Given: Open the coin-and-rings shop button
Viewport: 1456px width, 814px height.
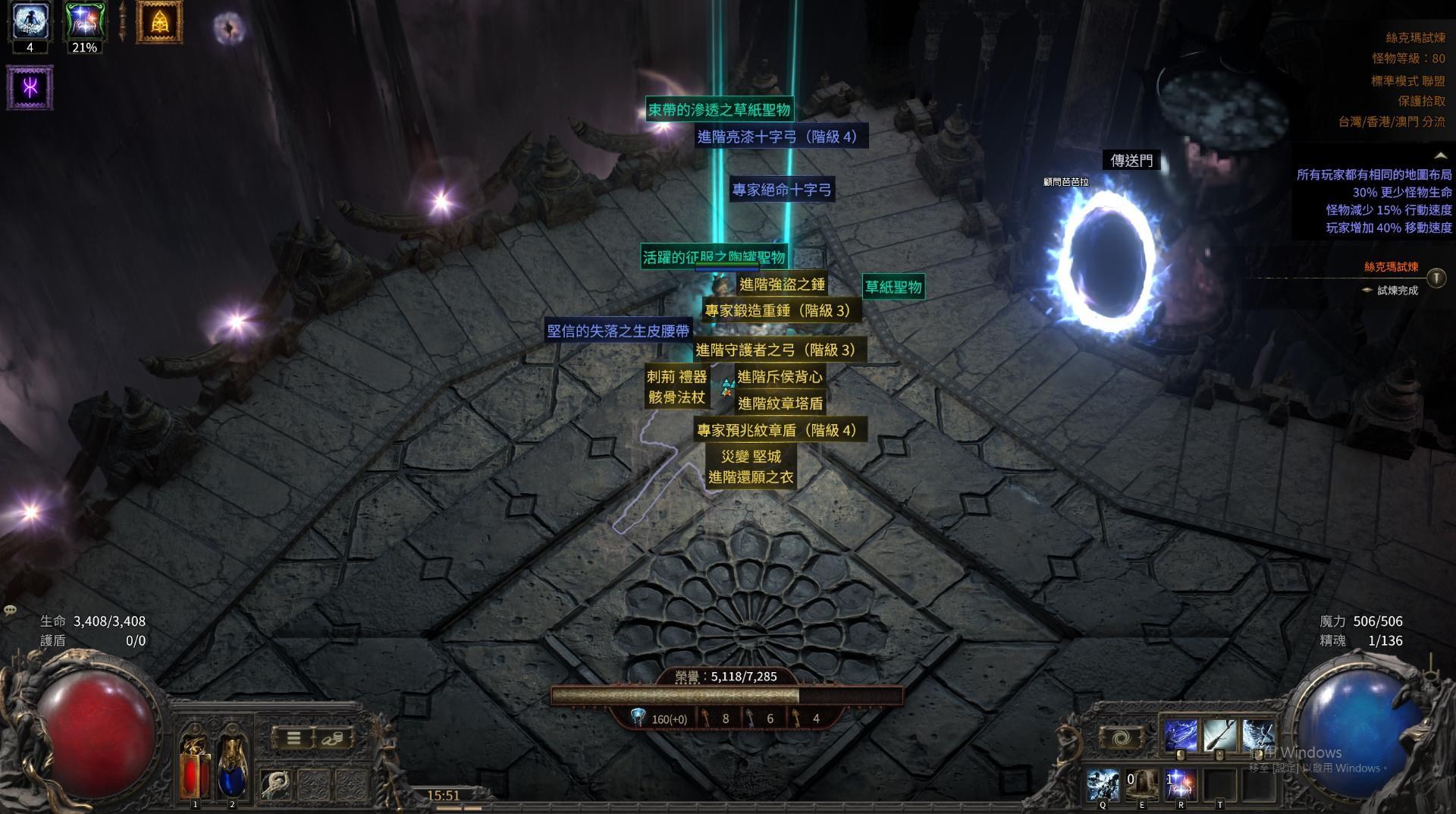Looking at the screenshot, I should [x=331, y=738].
